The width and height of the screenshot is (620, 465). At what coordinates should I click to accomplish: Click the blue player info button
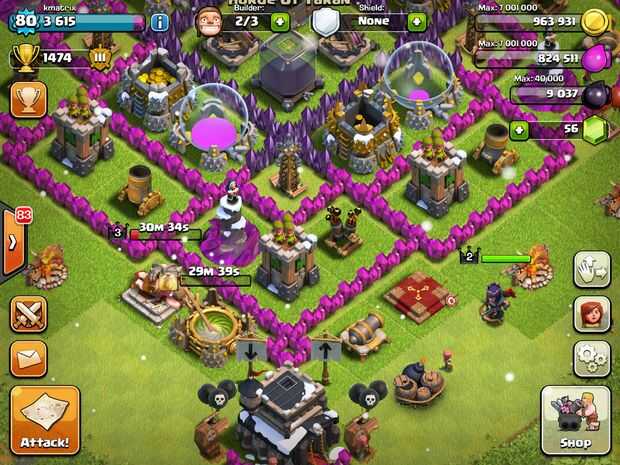[x=159, y=22]
